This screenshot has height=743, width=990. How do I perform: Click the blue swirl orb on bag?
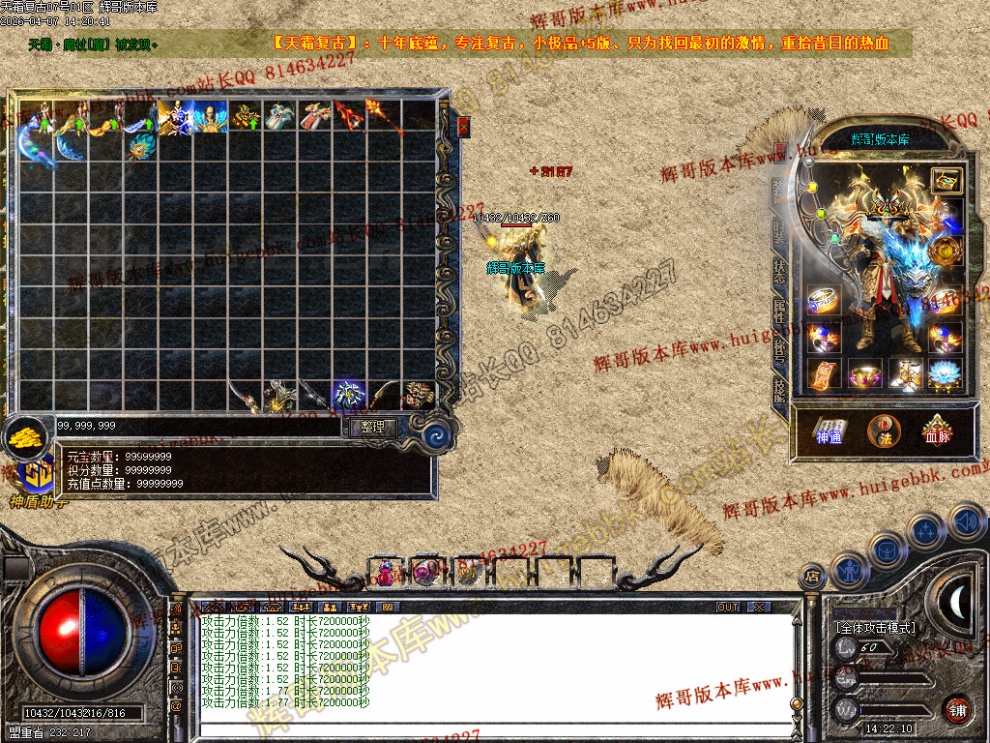coord(437,435)
